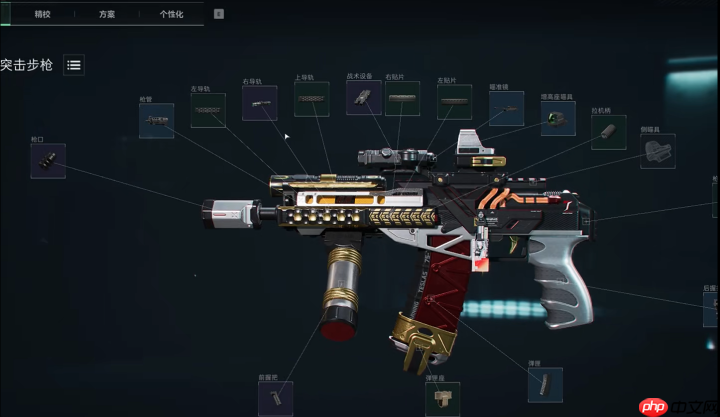Choose the 拉机柄 charging handle slot
Viewport: 720px width, 417px height.
(608, 132)
